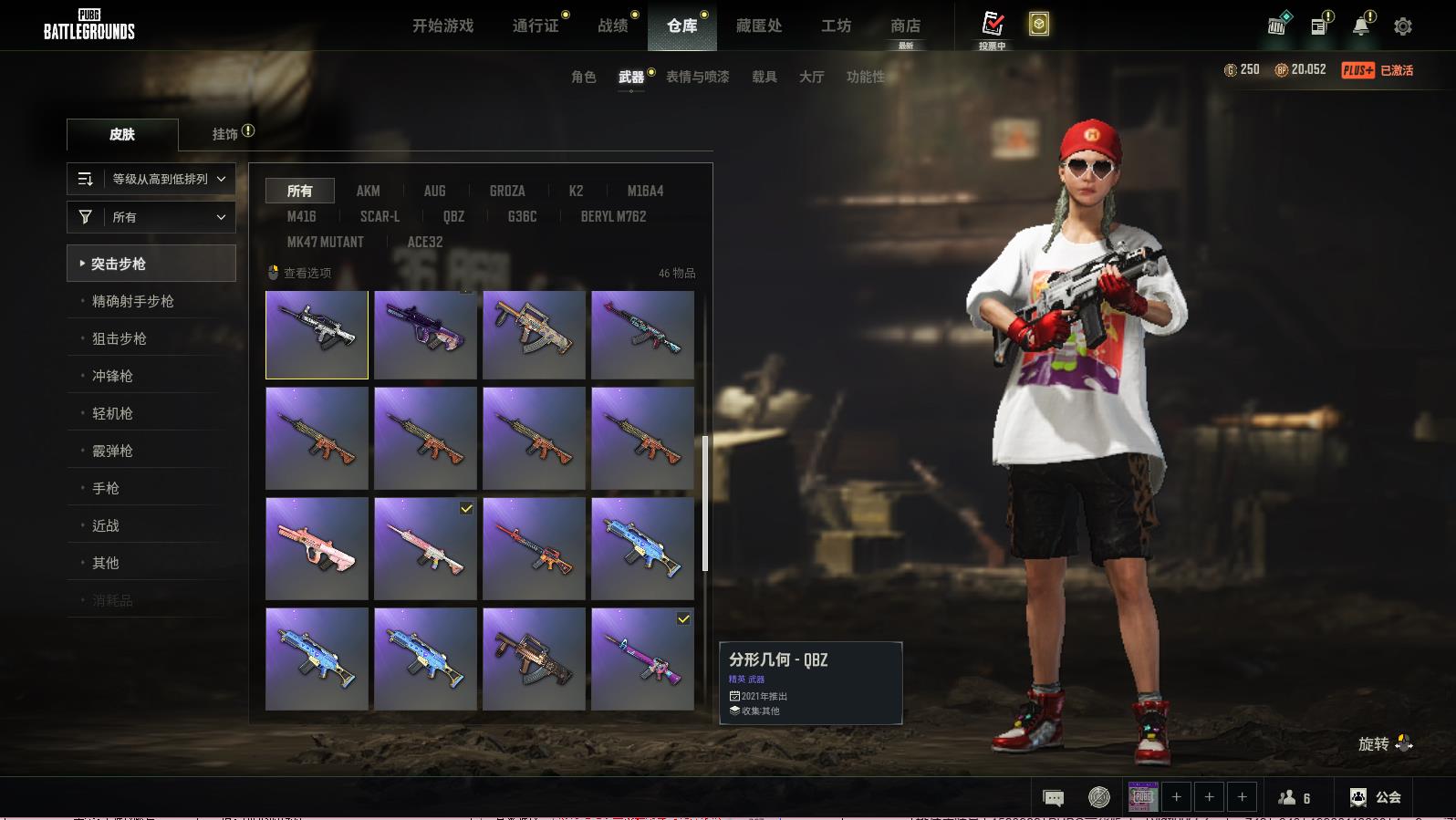Select the pink AUG skin thumbnail
Viewport: 1456px width, 820px height.
pos(317,548)
